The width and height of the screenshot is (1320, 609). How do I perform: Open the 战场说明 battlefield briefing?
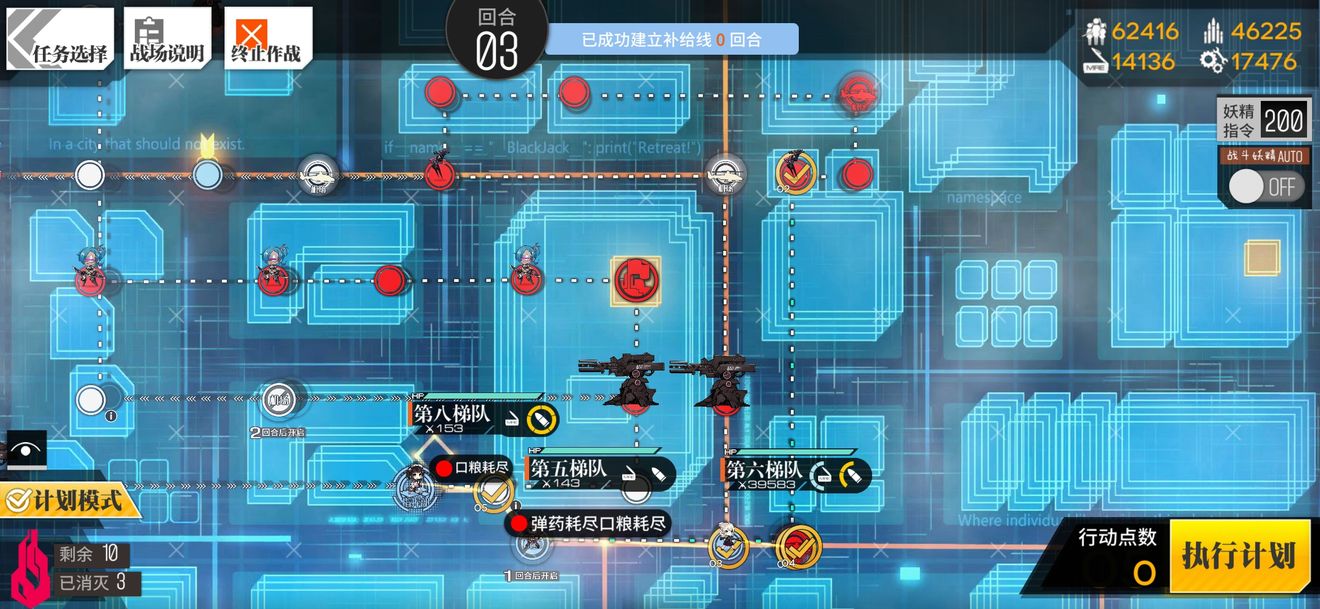pos(167,42)
